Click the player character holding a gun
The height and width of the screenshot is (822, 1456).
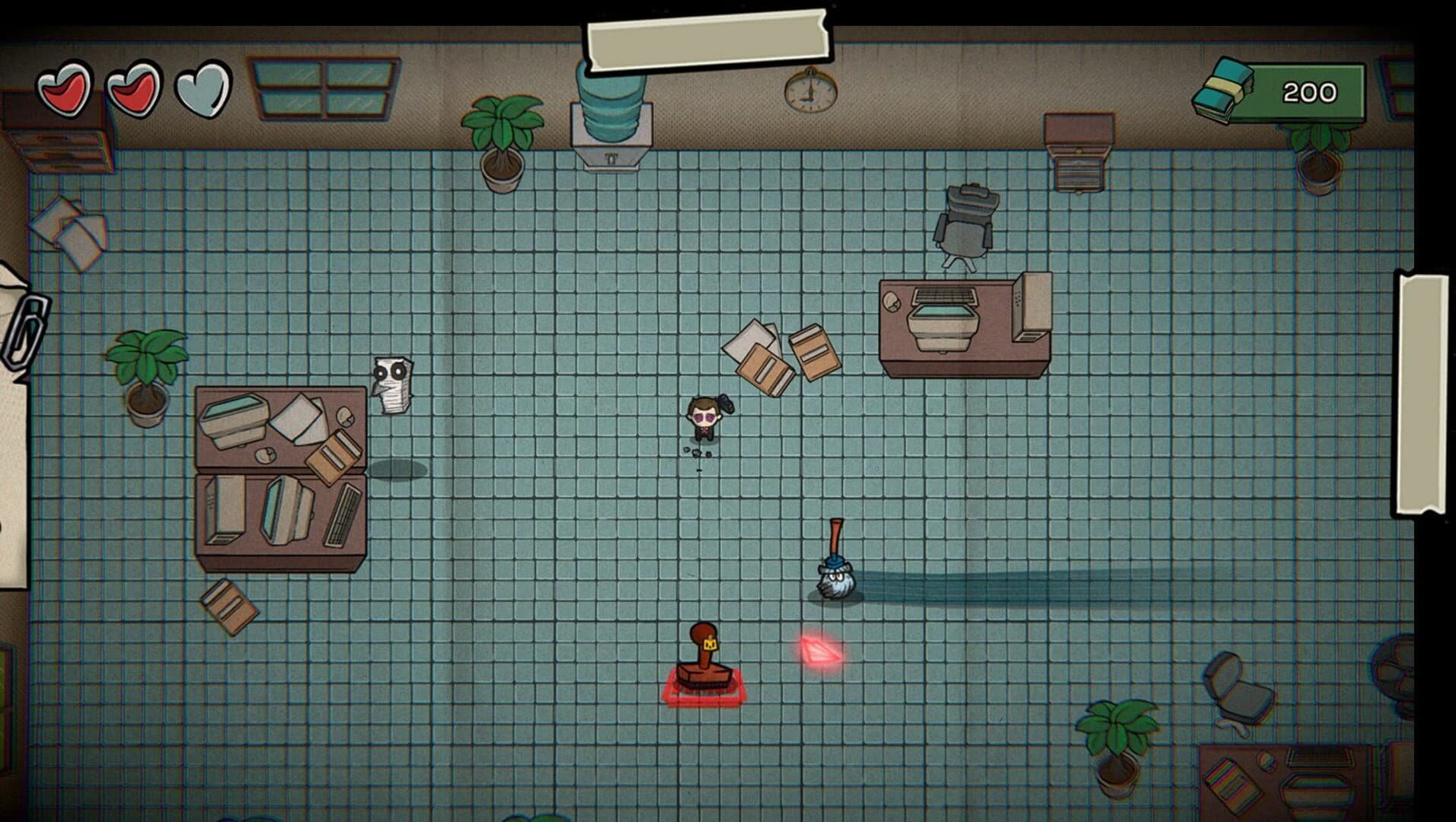704,419
